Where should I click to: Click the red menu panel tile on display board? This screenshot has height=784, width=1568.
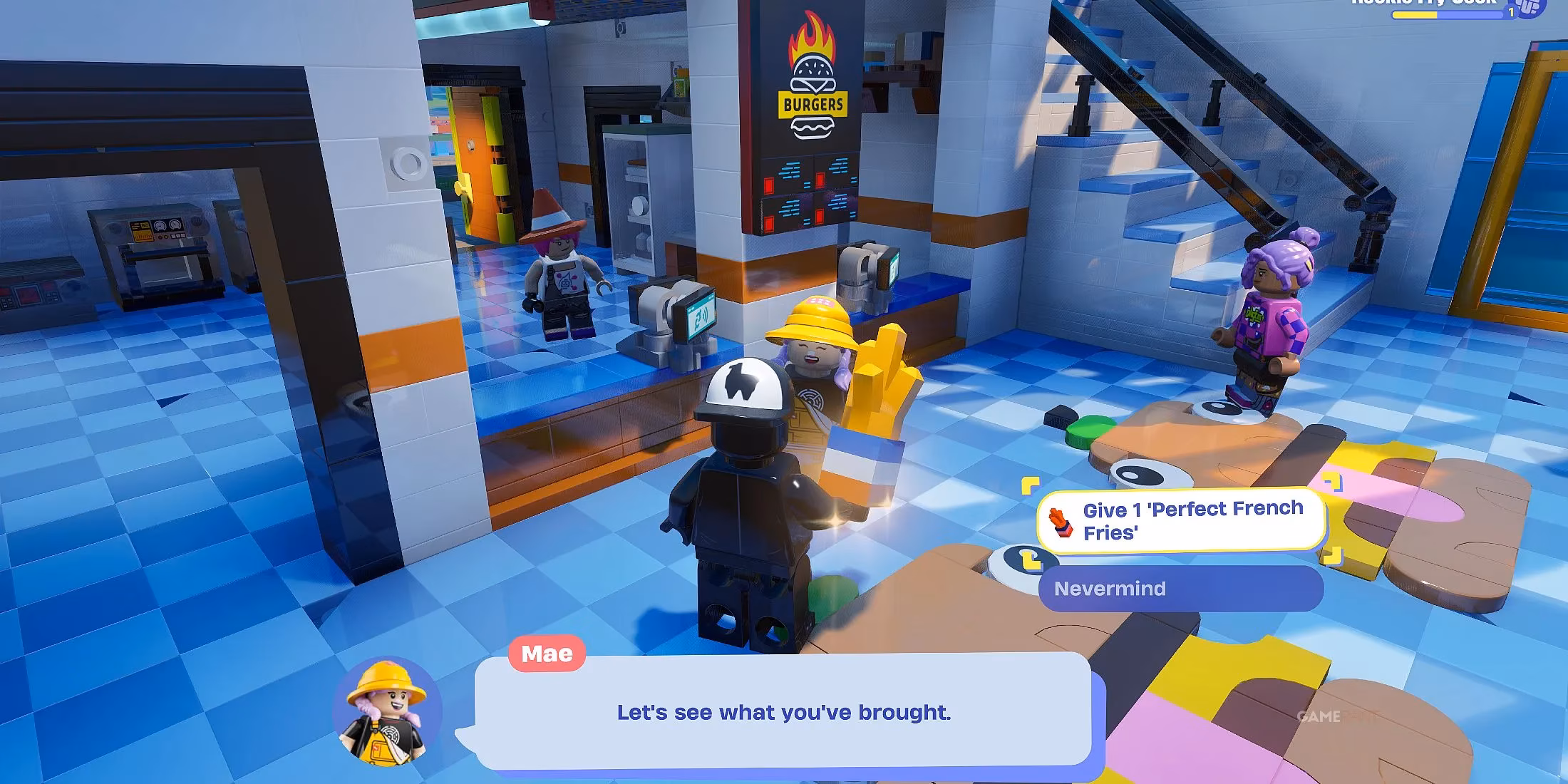[768, 184]
